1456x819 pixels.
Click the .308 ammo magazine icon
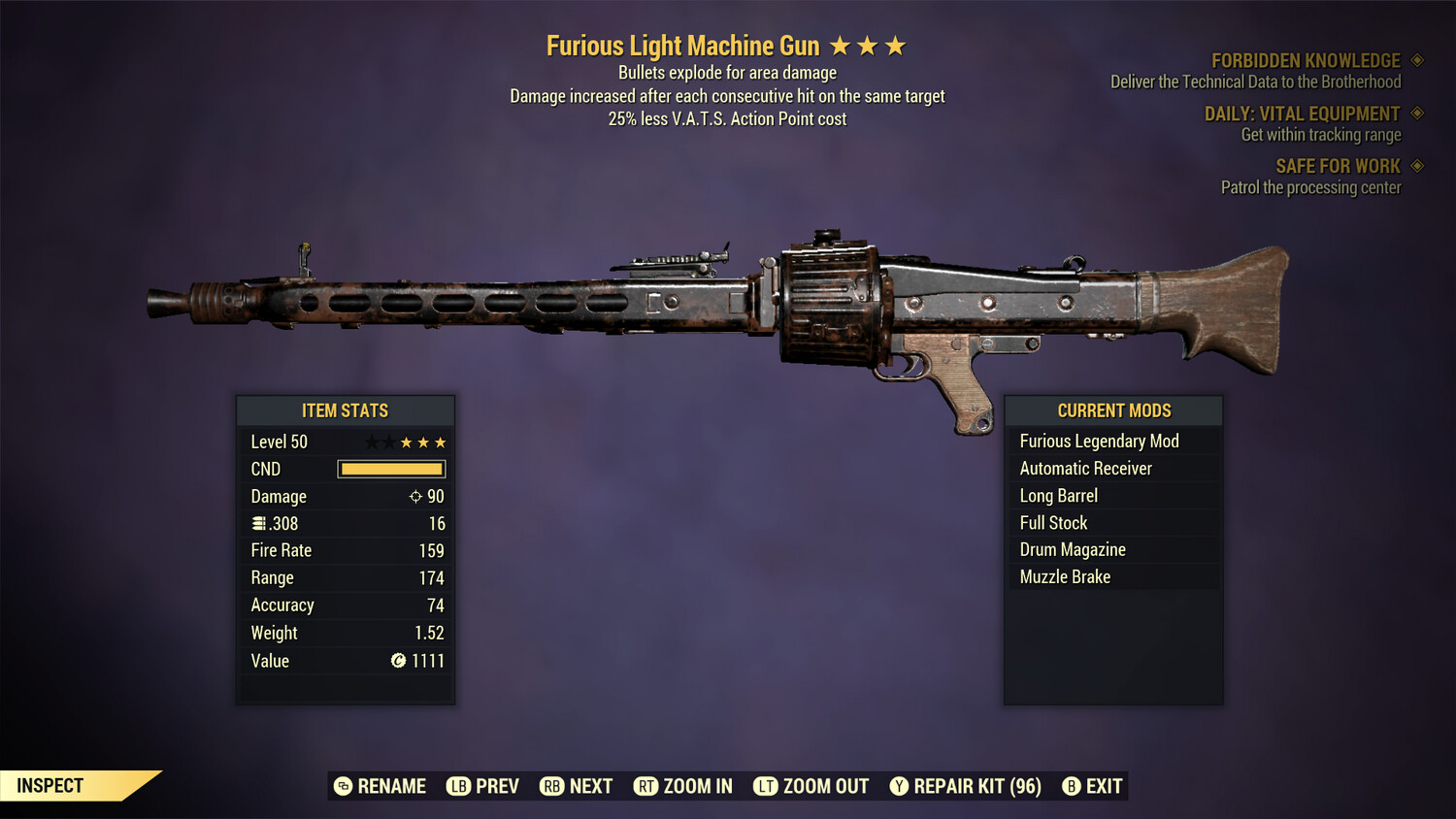click(258, 523)
